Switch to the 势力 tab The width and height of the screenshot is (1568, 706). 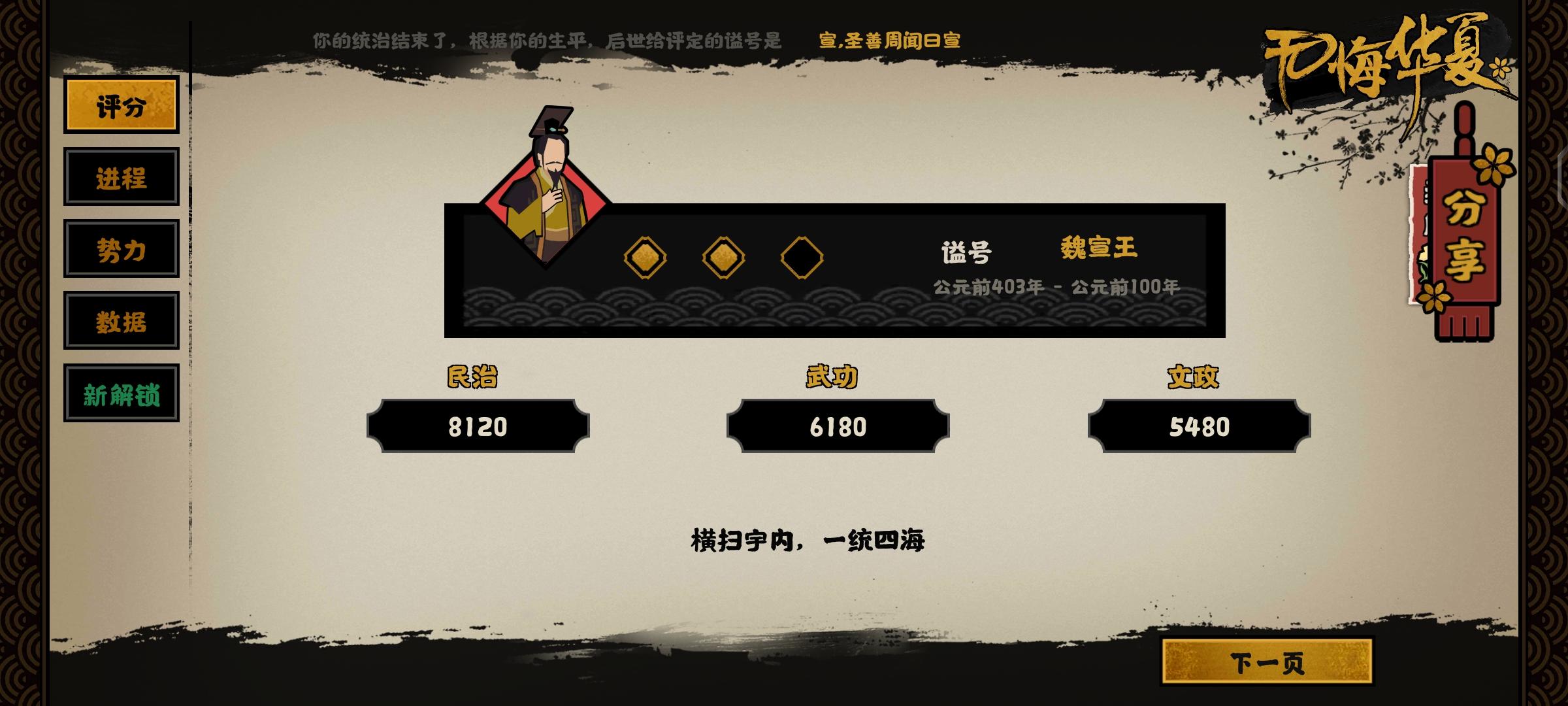coord(121,250)
